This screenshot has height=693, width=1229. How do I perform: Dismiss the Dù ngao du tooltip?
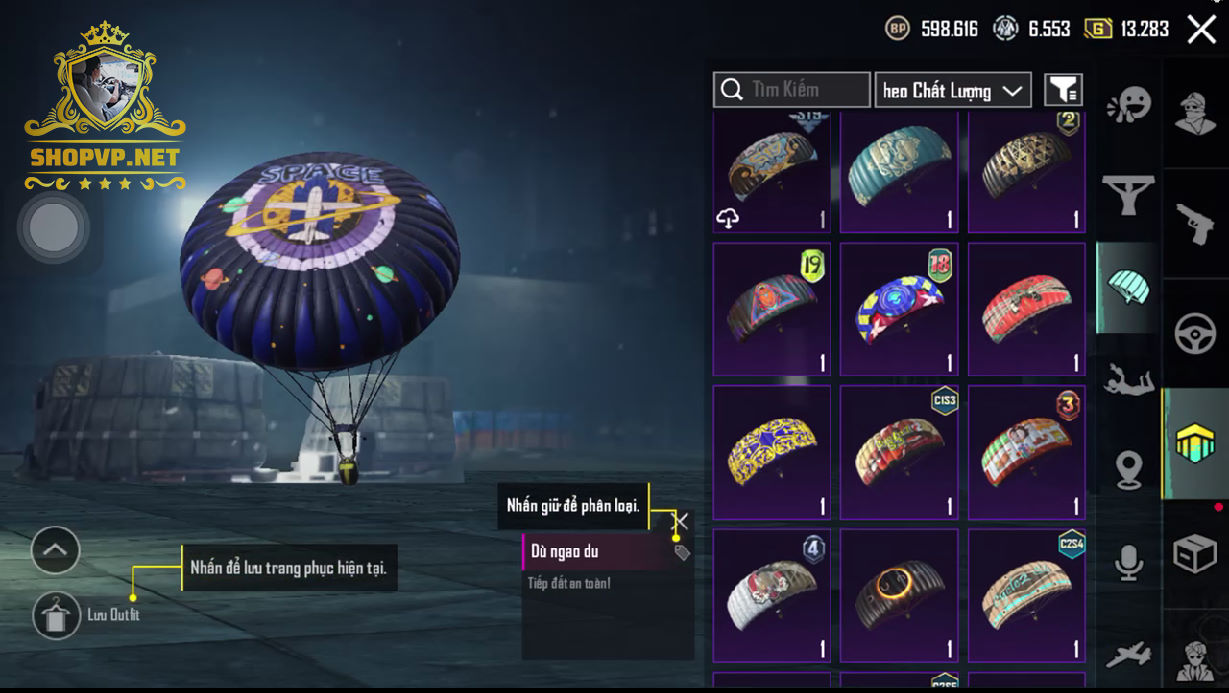click(680, 521)
